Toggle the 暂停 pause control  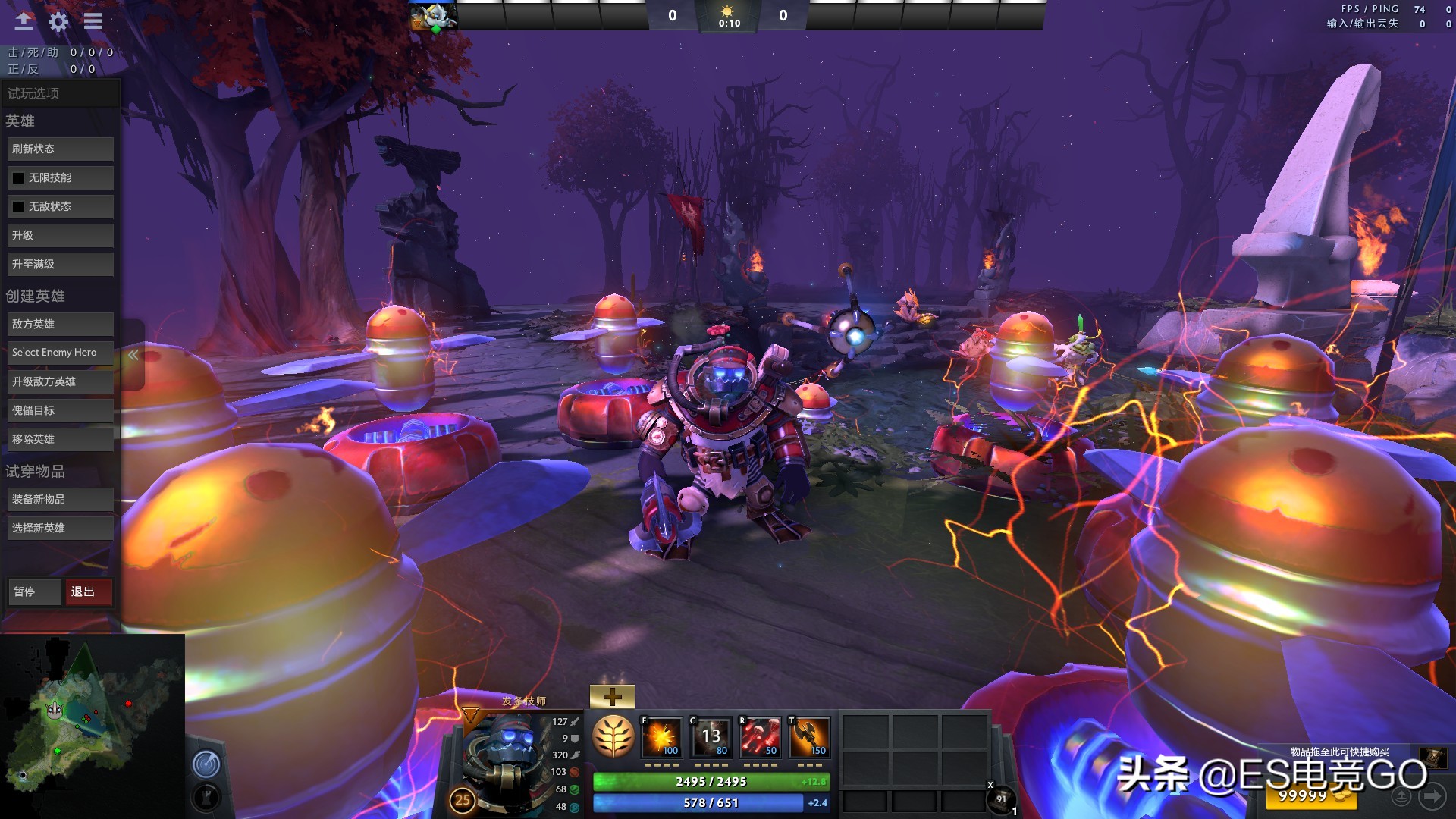pos(34,591)
